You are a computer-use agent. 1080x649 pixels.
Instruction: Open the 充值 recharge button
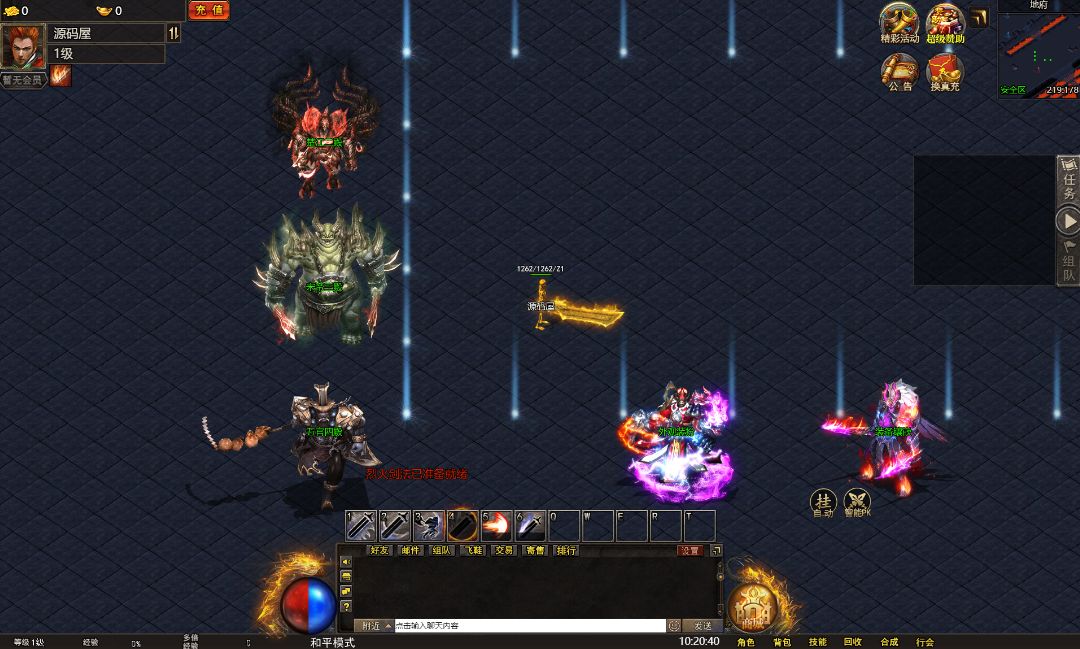(208, 10)
